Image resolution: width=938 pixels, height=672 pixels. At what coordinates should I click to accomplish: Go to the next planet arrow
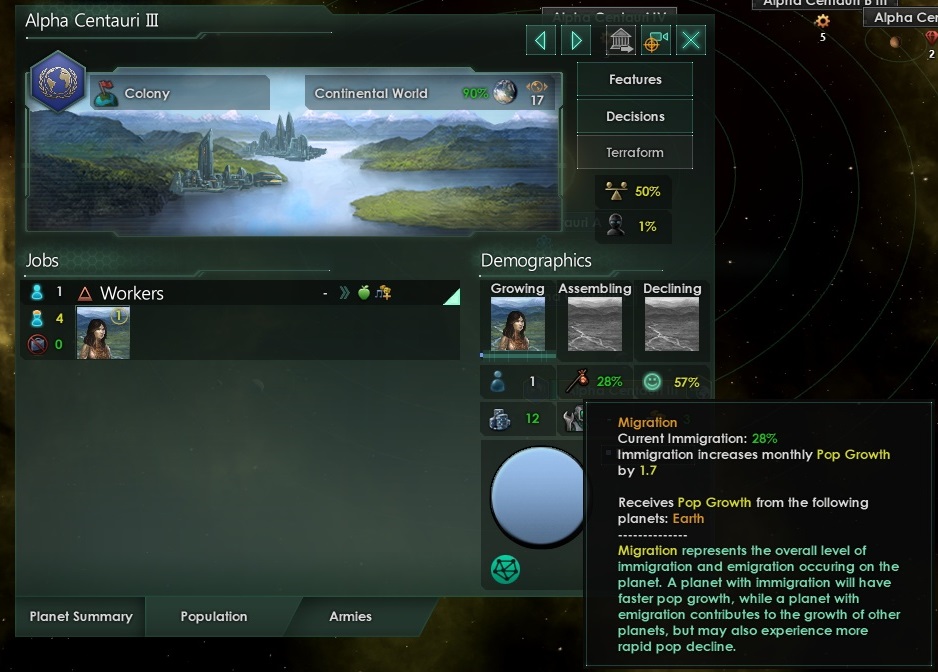[x=576, y=40]
